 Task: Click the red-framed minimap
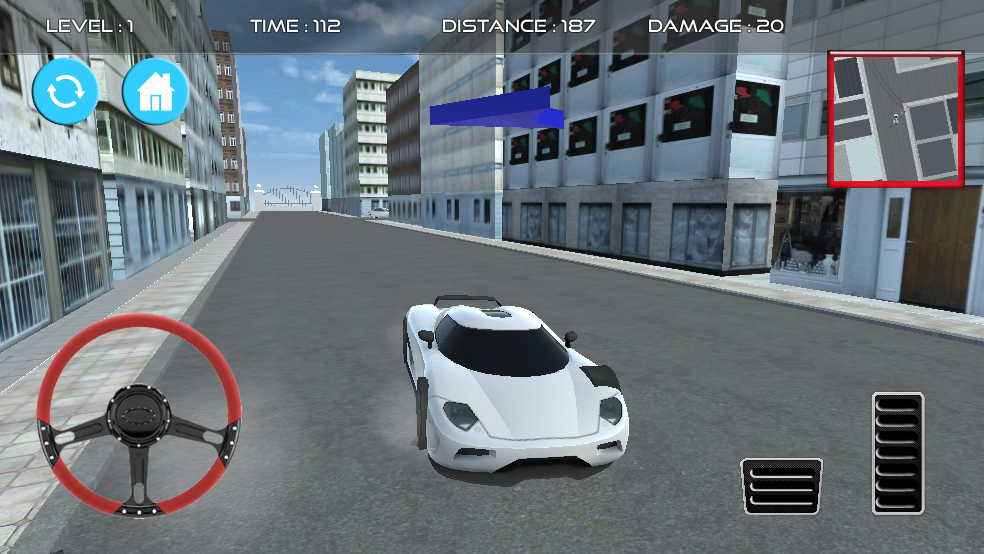896,119
